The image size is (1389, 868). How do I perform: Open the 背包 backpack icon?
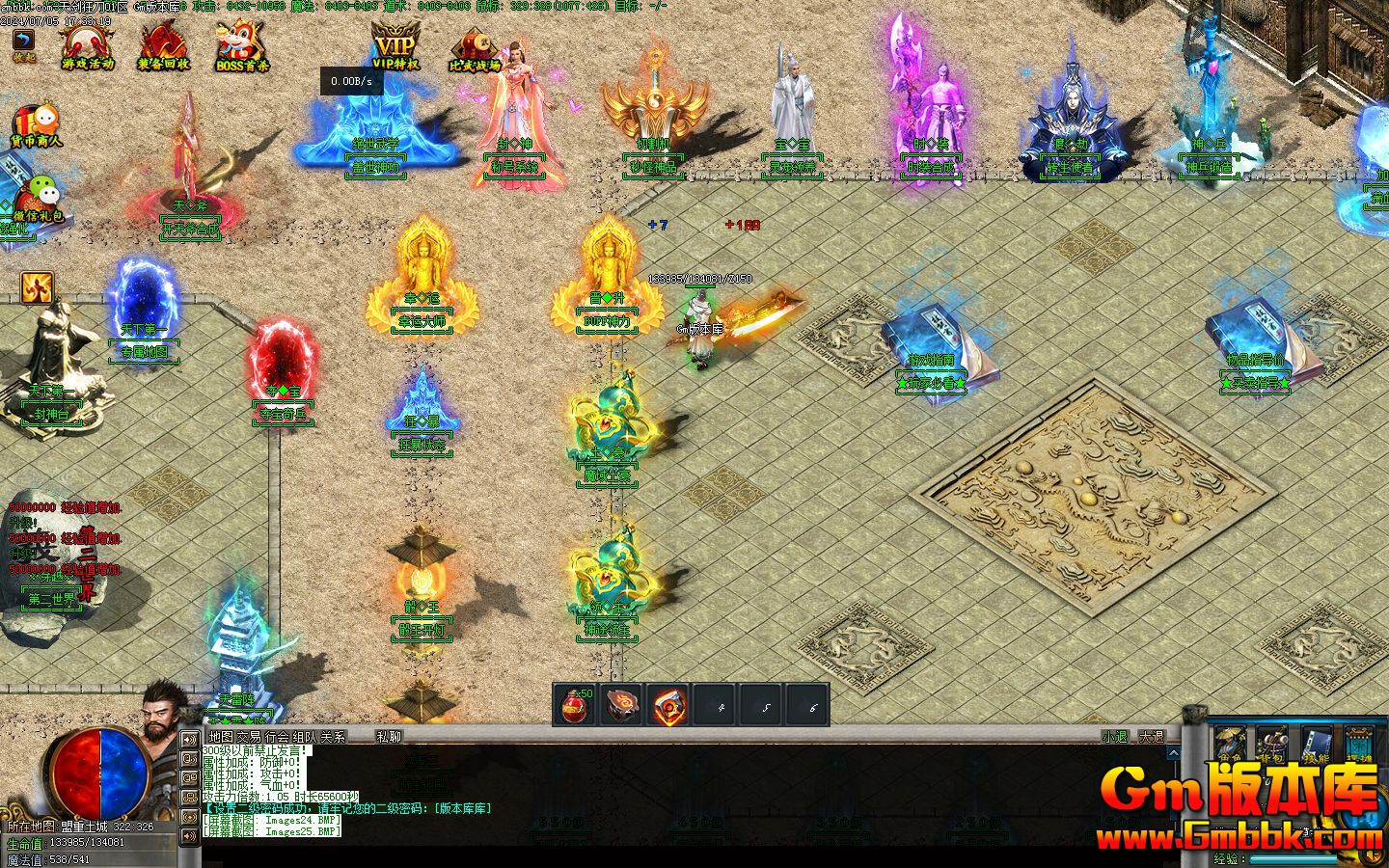click(1273, 746)
